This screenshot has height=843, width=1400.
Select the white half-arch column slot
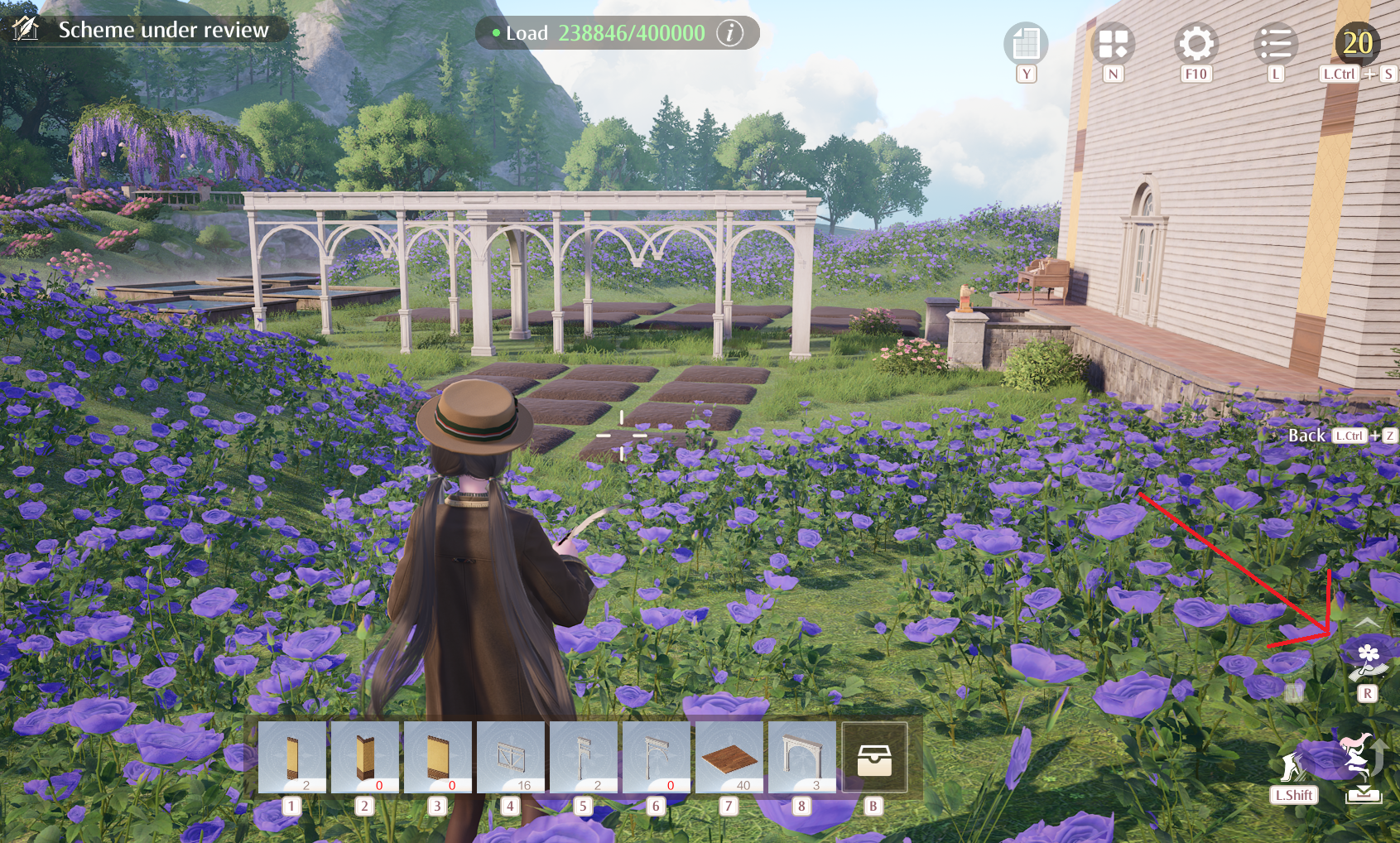pos(657,757)
